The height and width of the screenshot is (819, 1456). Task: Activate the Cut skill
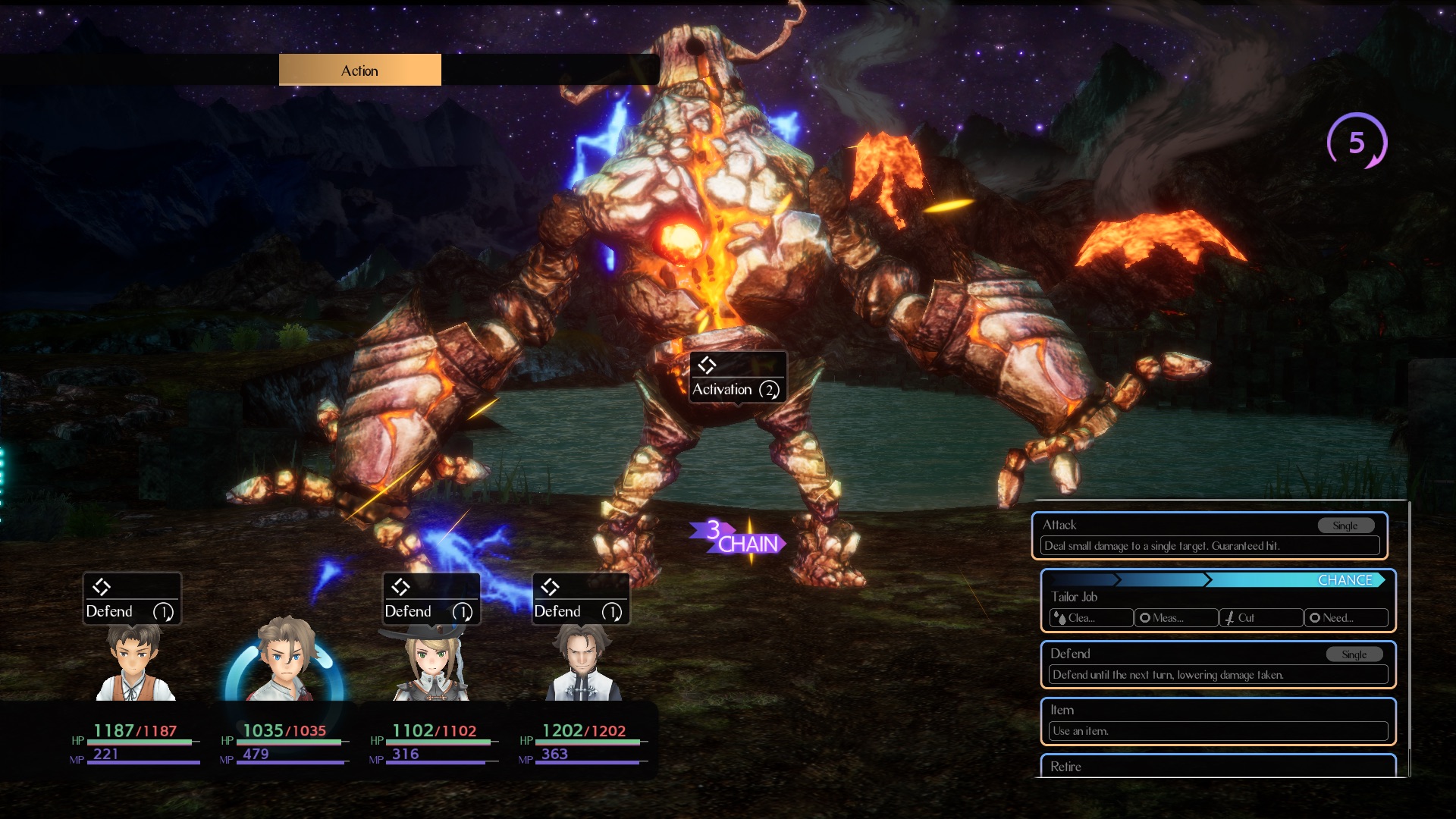point(1261,618)
